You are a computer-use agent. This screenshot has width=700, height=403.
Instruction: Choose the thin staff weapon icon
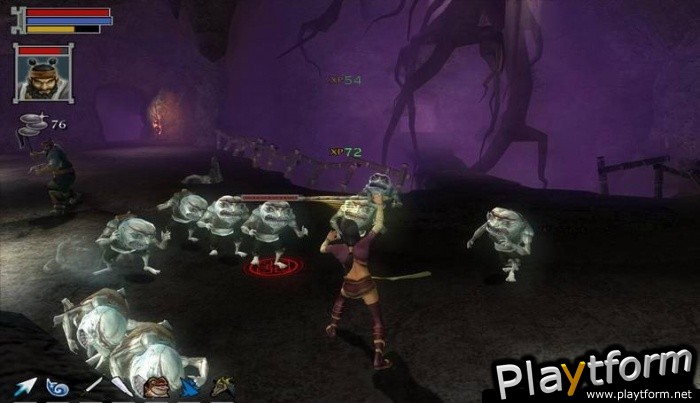click(93, 385)
